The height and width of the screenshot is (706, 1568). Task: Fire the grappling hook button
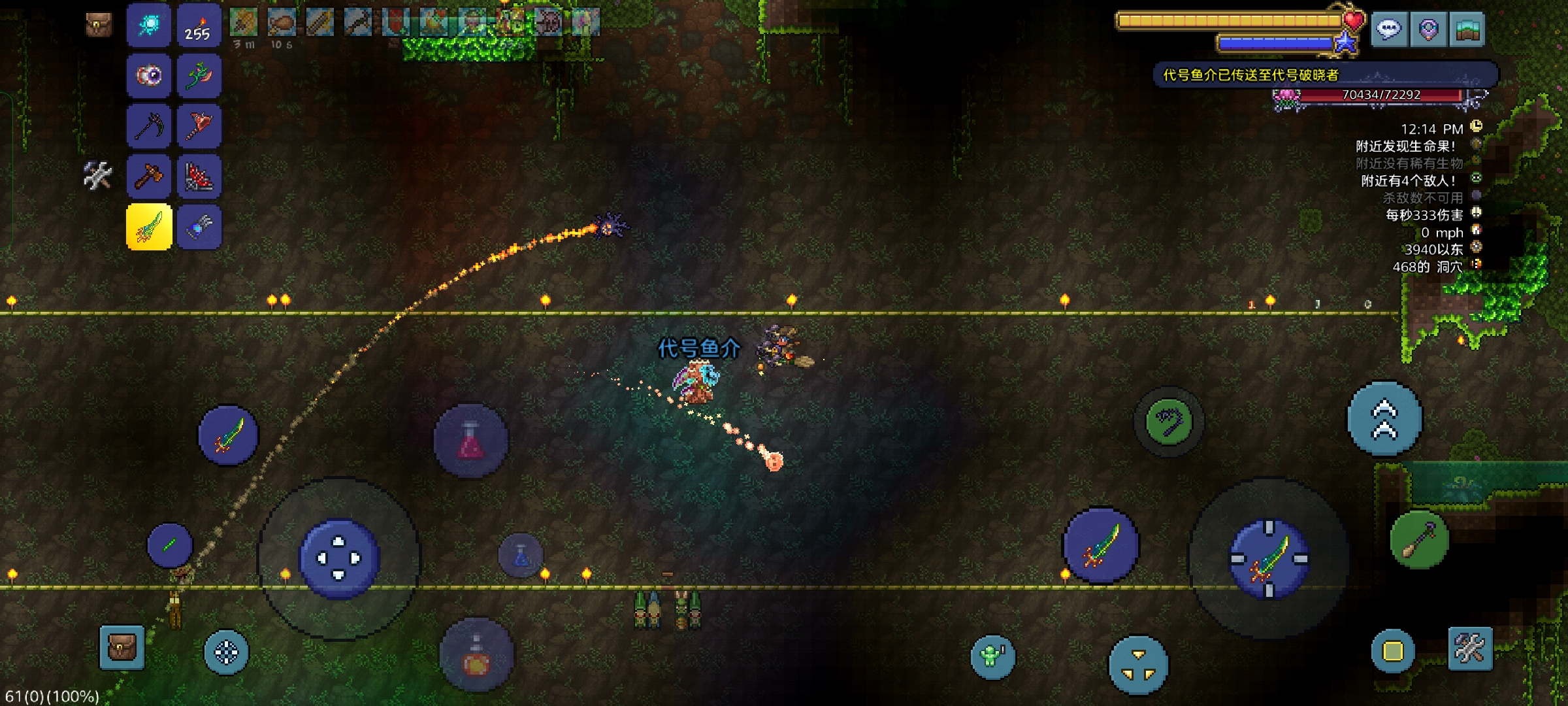tap(1169, 422)
